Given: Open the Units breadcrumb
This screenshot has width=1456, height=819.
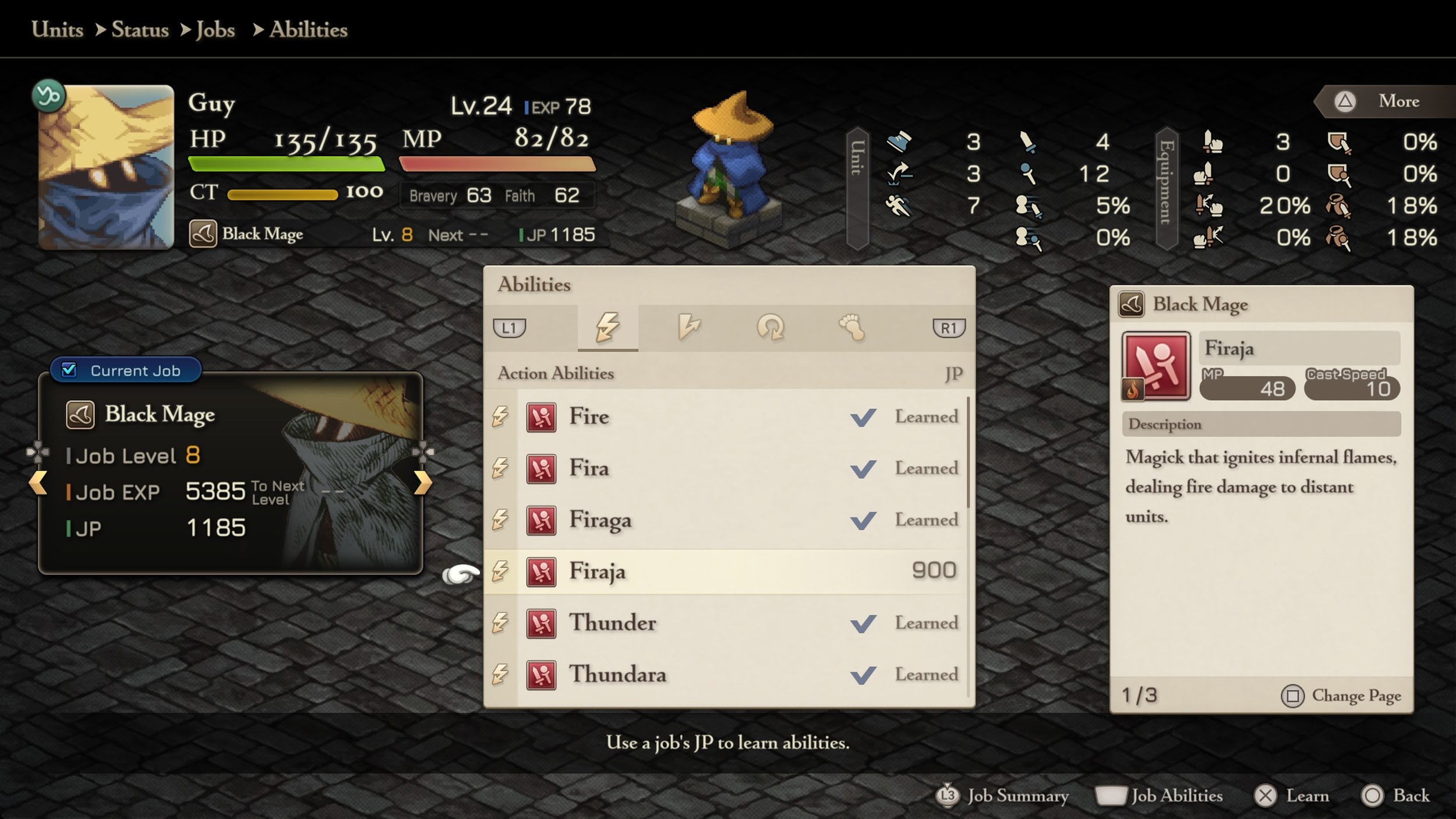Looking at the screenshot, I should tap(57, 30).
